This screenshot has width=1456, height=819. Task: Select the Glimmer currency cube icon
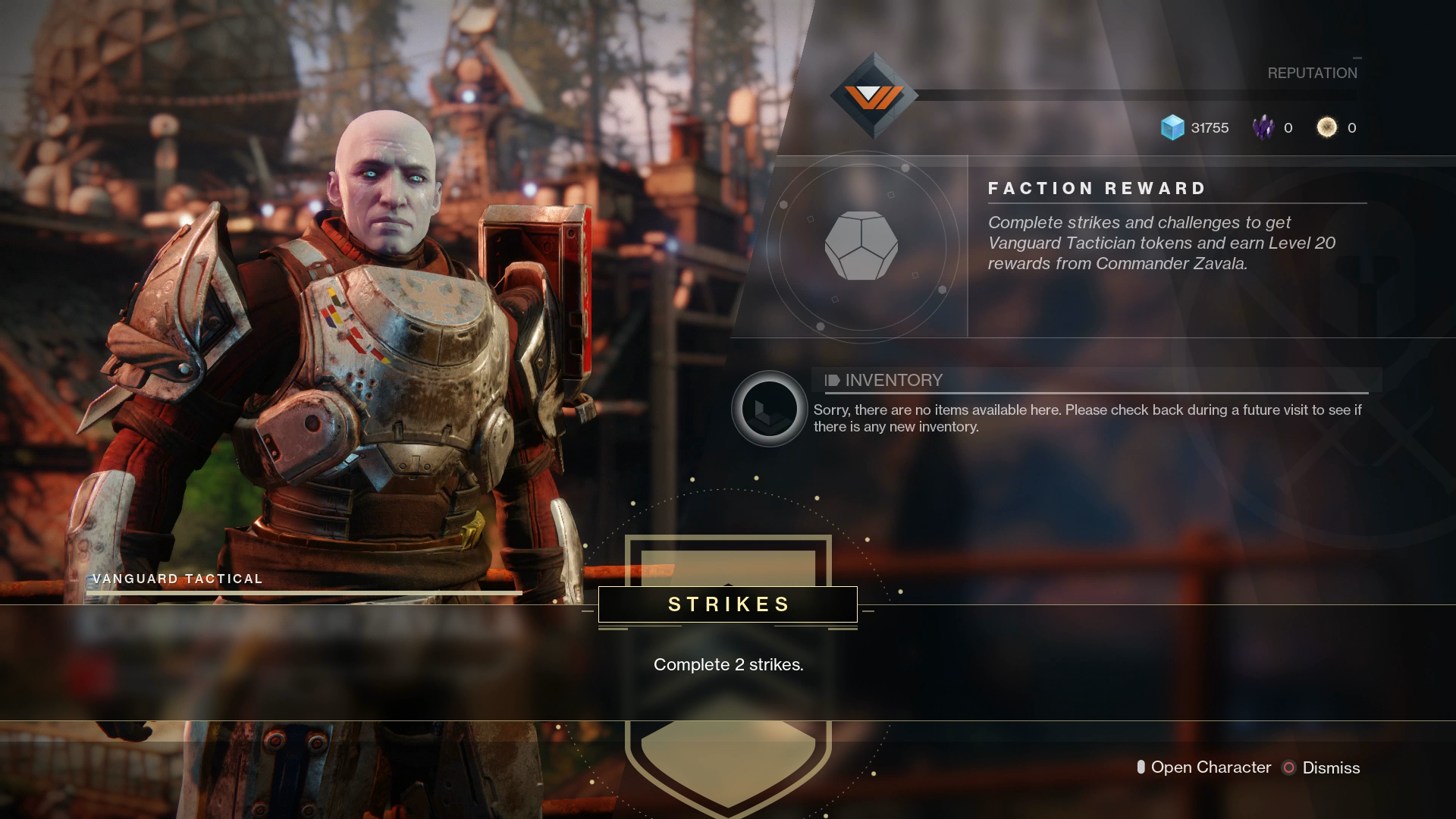[1172, 127]
